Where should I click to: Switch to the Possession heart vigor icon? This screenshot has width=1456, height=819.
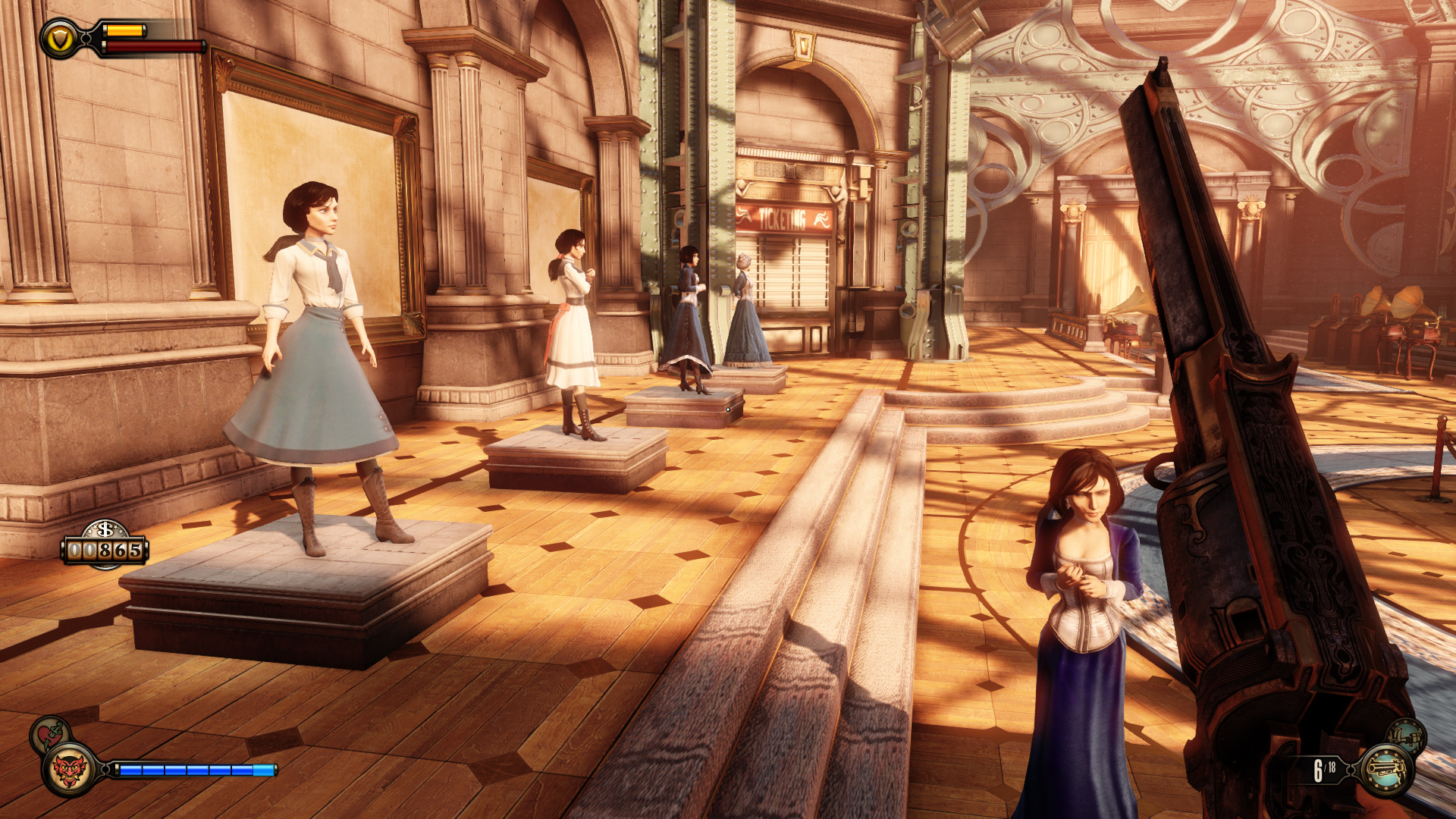coord(49,733)
